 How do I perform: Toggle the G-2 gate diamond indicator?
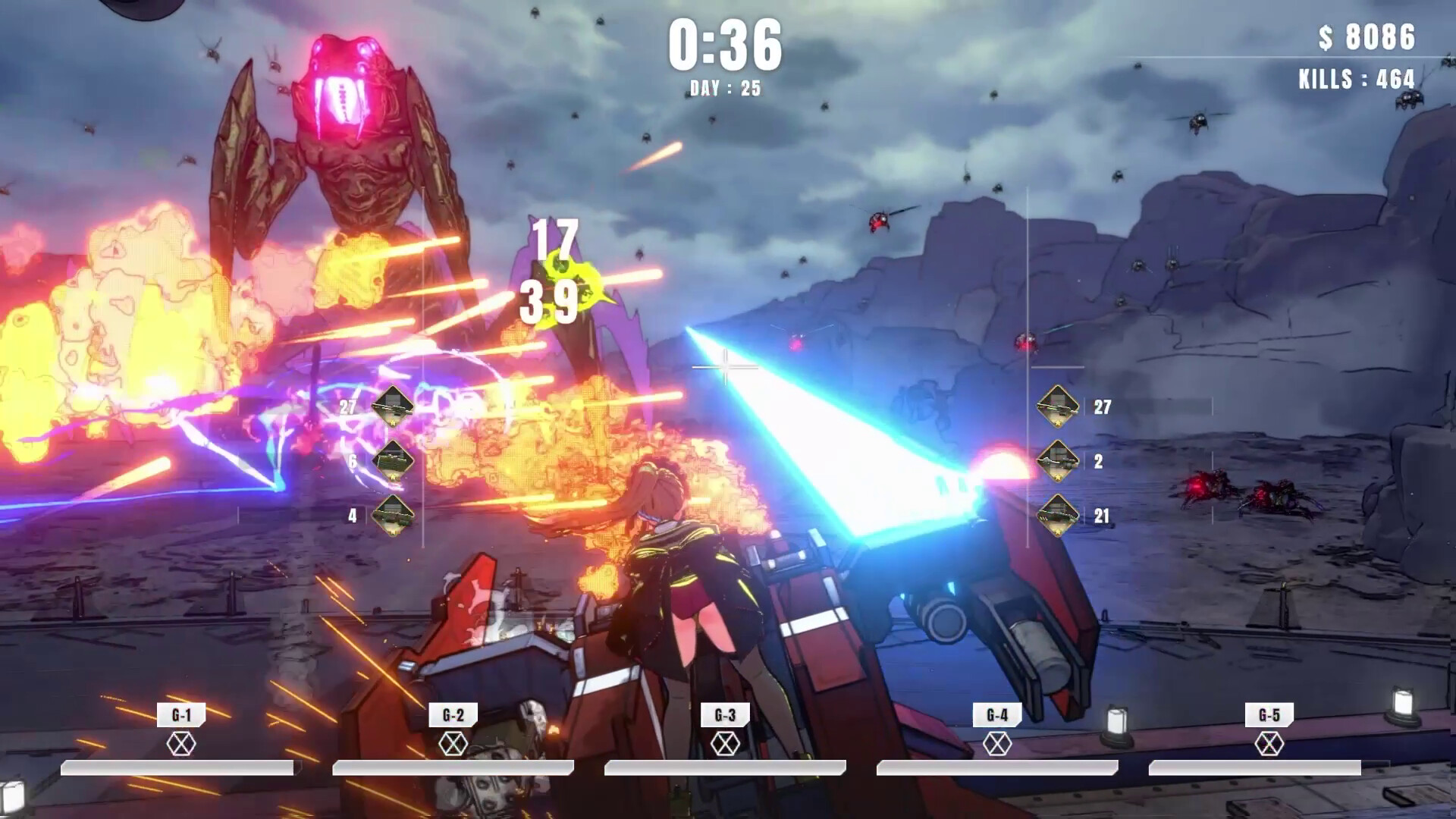click(453, 742)
